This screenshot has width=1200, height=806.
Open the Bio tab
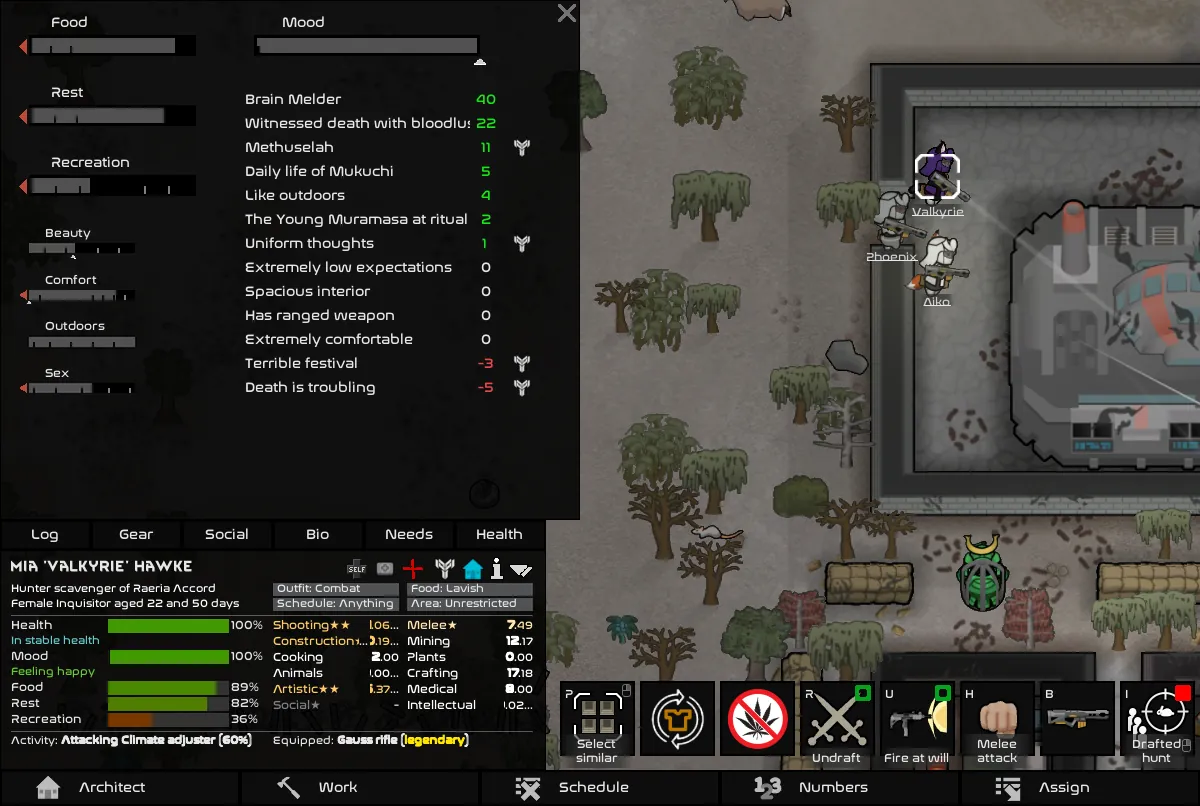(x=318, y=534)
